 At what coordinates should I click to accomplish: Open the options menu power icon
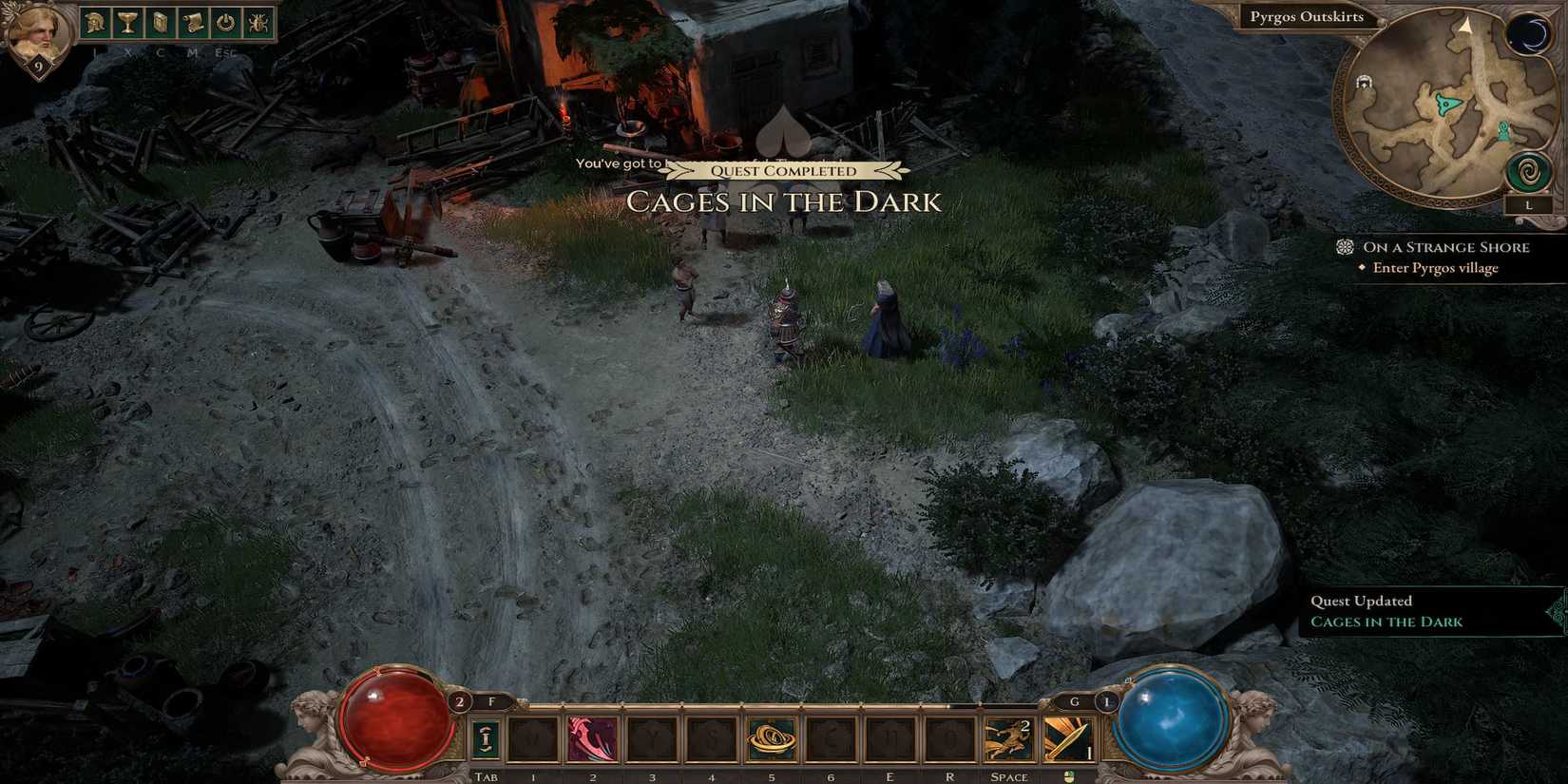(223, 25)
